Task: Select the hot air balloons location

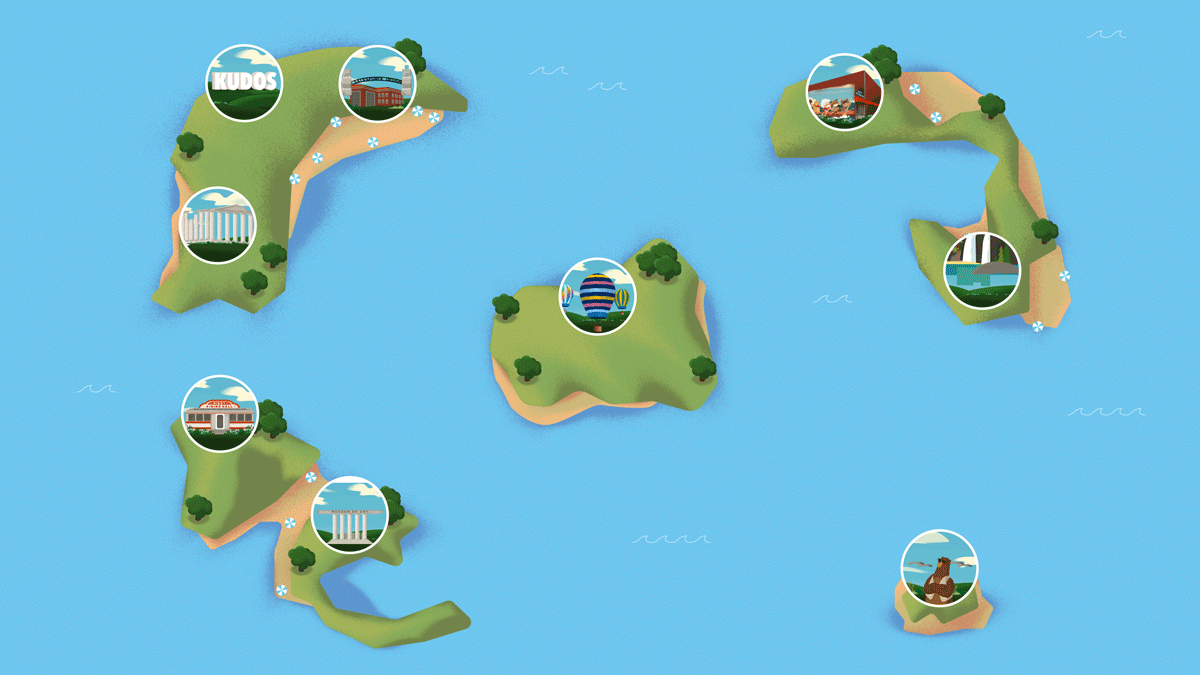Action: (597, 296)
